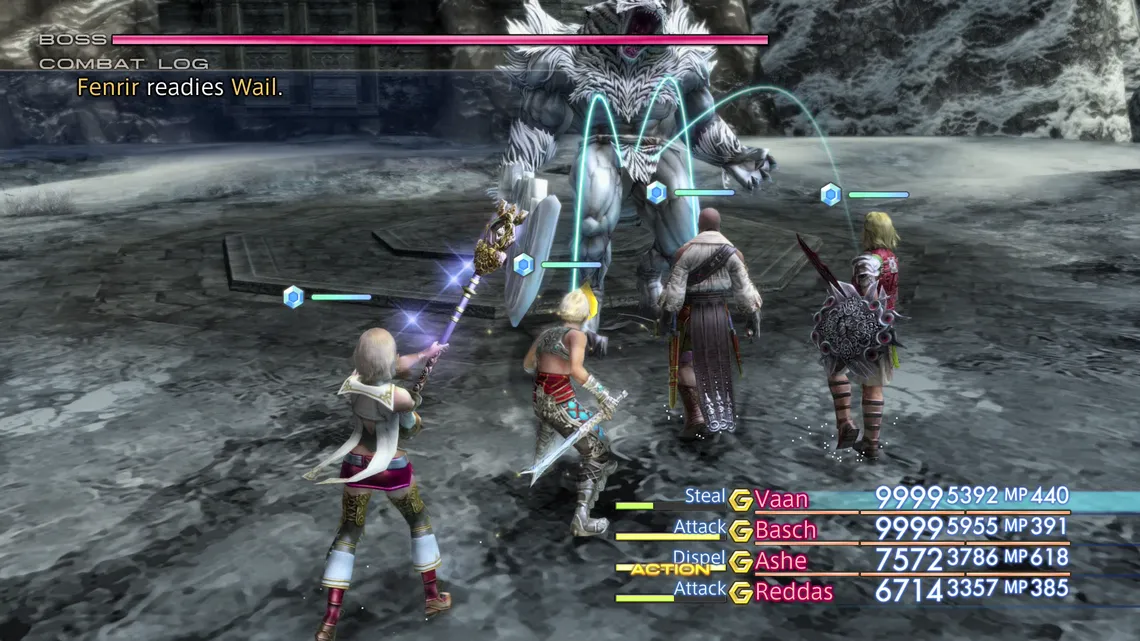Select Vaan in the party list
The height and width of the screenshot is (641, 1140).
coord(782,499)
